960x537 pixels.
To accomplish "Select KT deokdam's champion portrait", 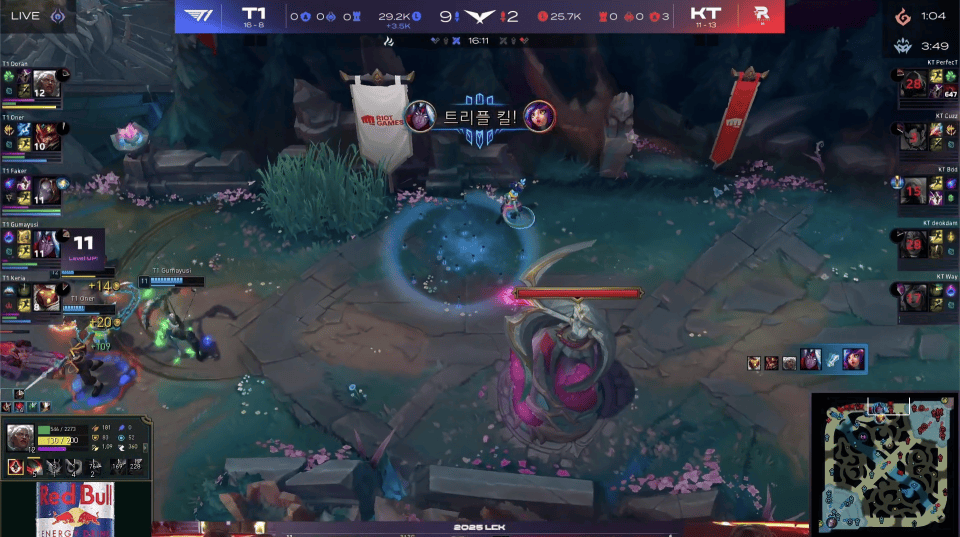I will tap(914, 243).
